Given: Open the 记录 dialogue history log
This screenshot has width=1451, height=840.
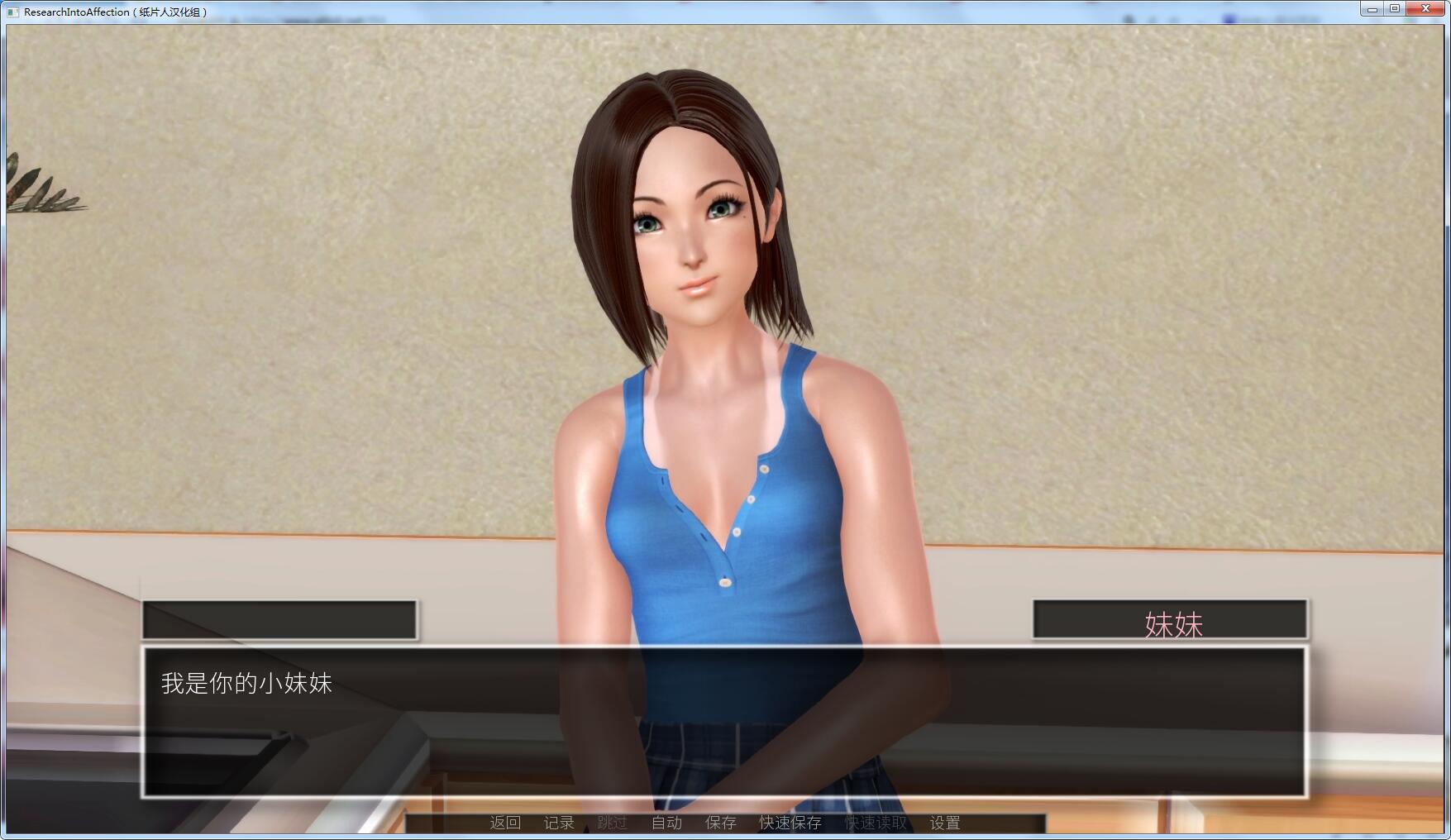Looking at the screenshot, I should click(x=557, y=823).
